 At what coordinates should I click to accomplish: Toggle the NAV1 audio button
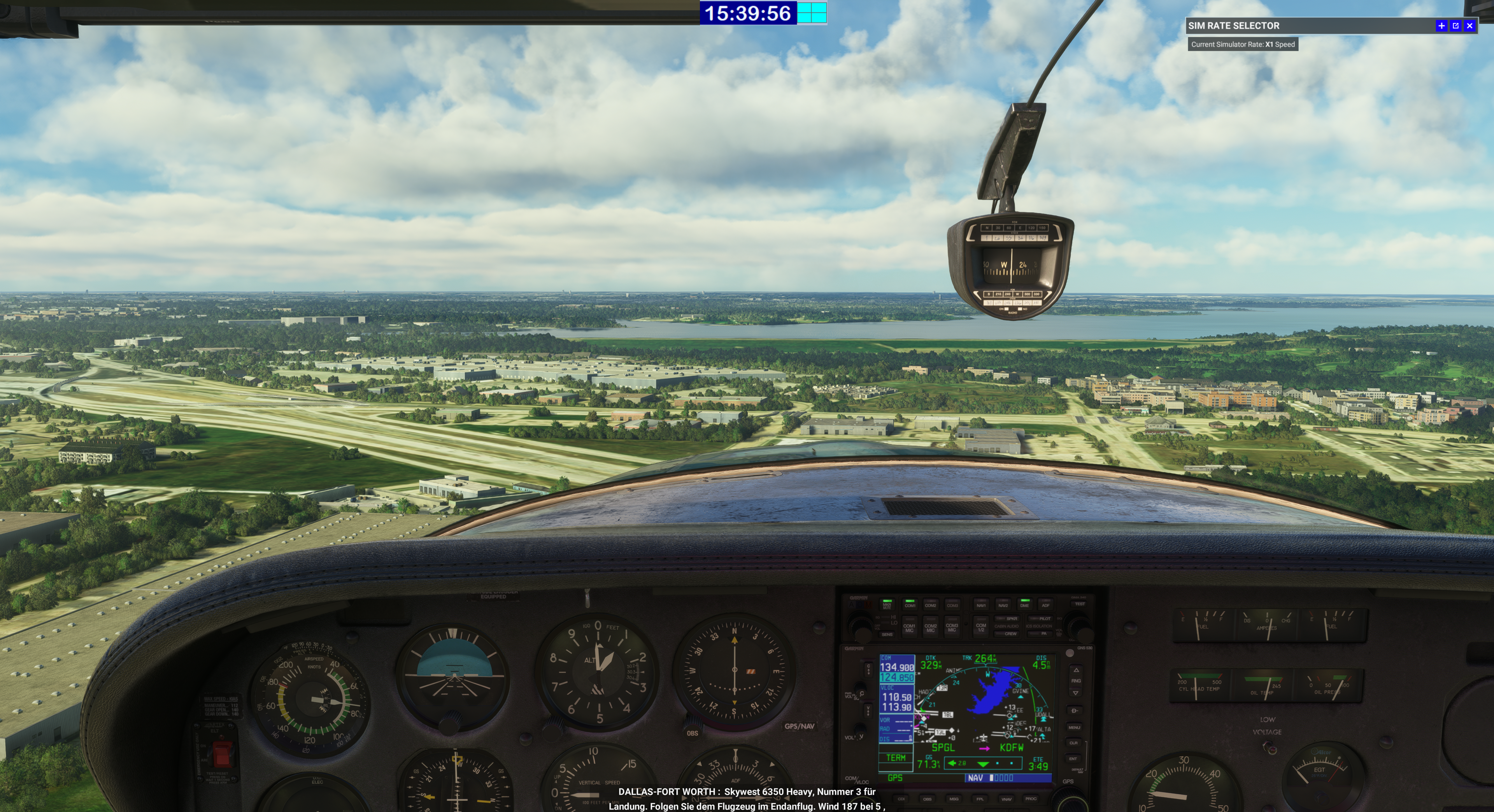coord(981,604)
